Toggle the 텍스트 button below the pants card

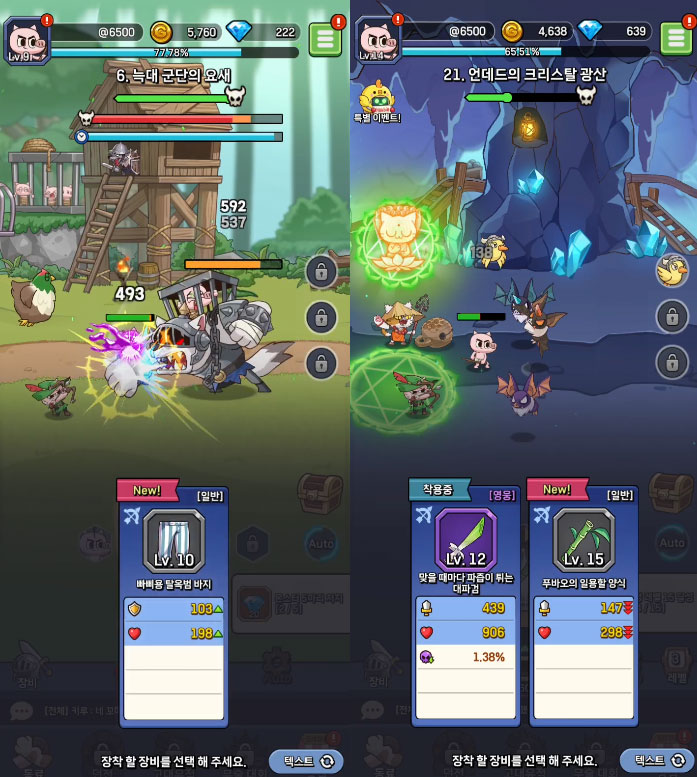306,761
